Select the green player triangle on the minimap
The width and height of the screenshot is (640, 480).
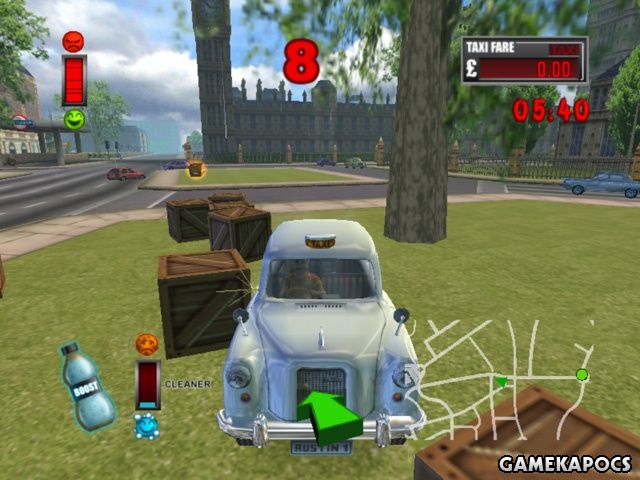pyautogui.click(x=501, y=381)
